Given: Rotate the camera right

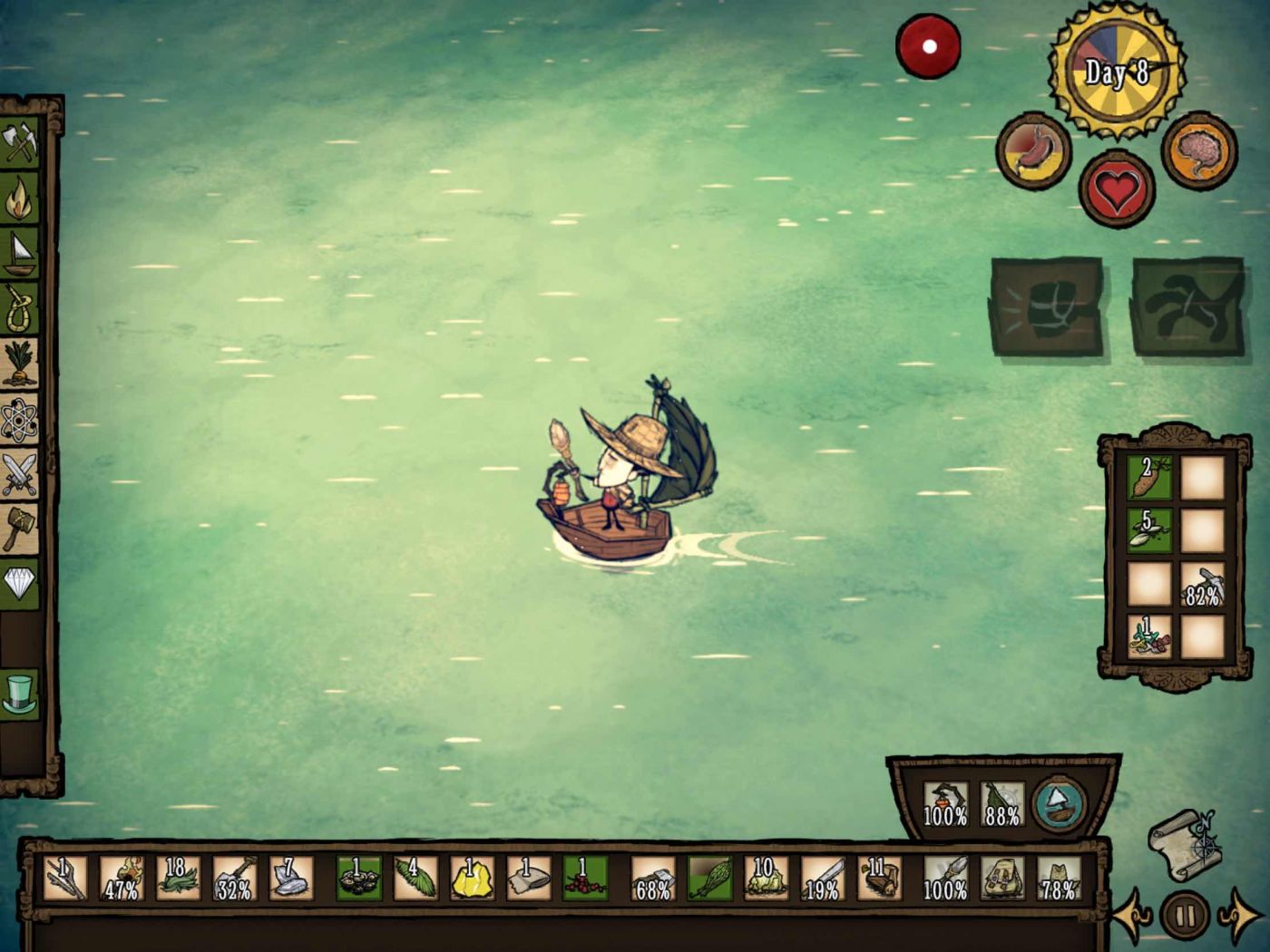Looking at the screenshot, I should point(1239,914).
